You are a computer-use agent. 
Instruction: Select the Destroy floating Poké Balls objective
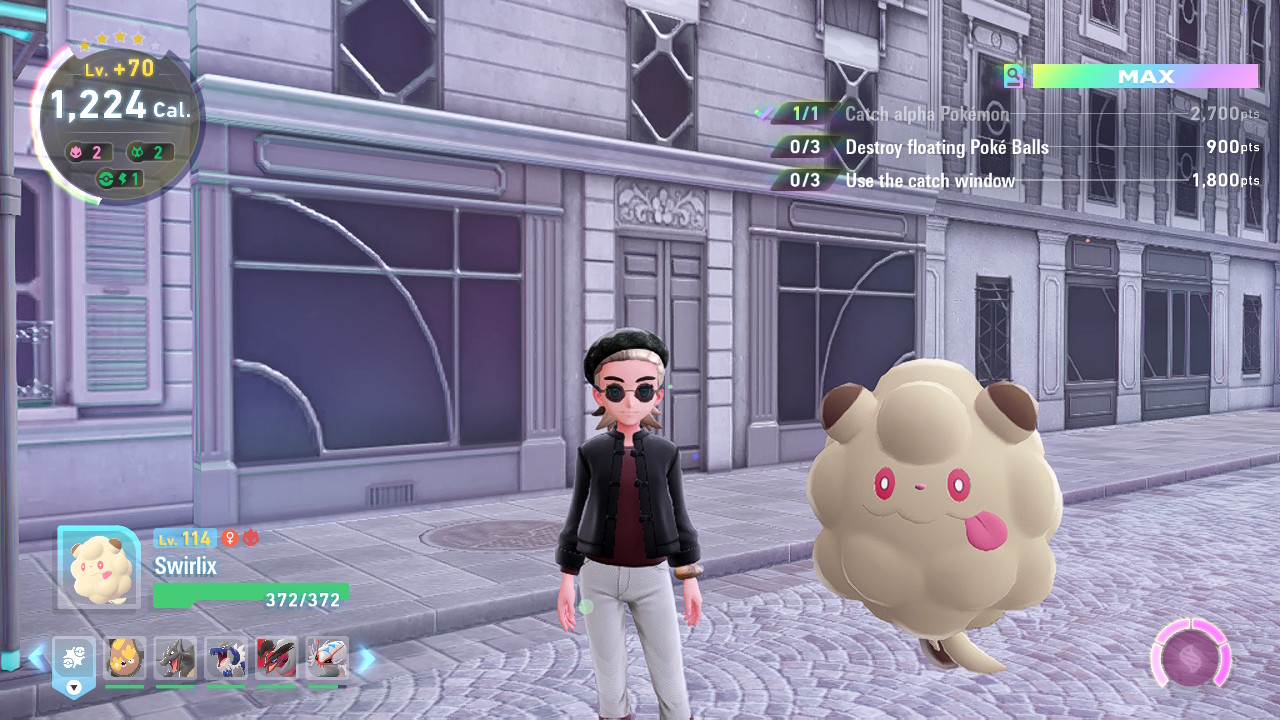(946, 147)
